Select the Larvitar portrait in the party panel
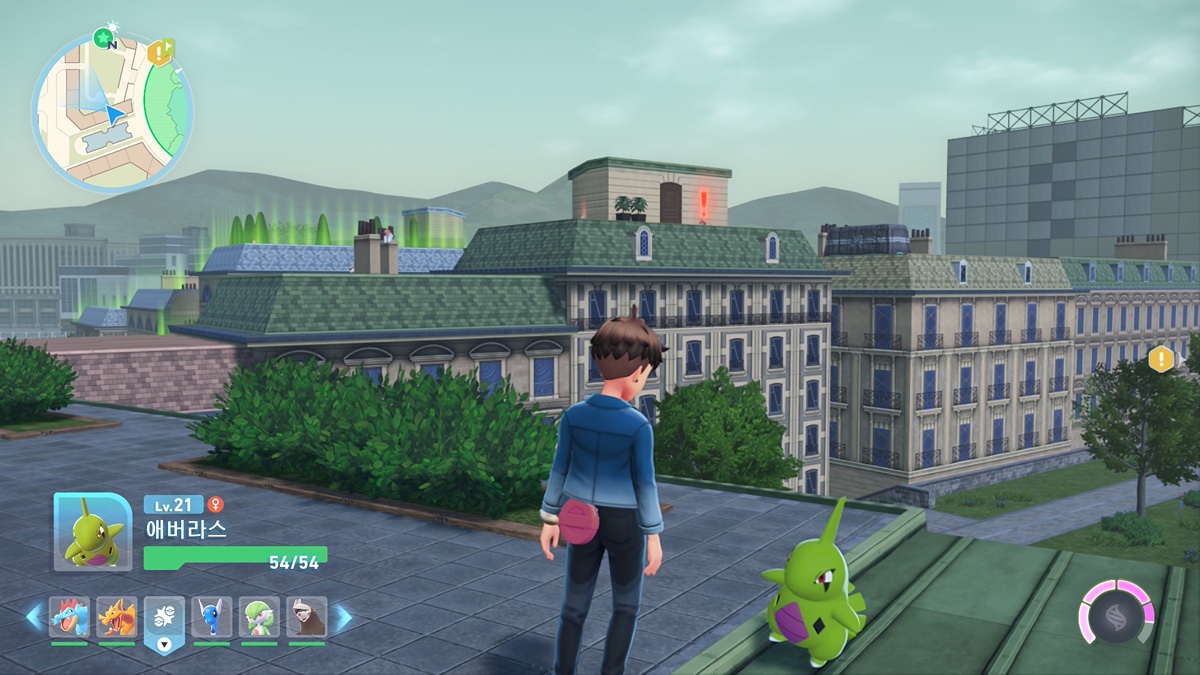This screenshot has width=1200, height=675. coord(92,532)
